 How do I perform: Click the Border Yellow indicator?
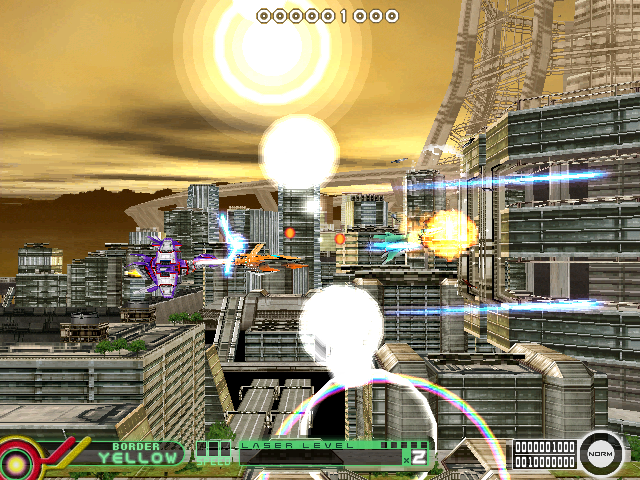[x=139, y=456]
